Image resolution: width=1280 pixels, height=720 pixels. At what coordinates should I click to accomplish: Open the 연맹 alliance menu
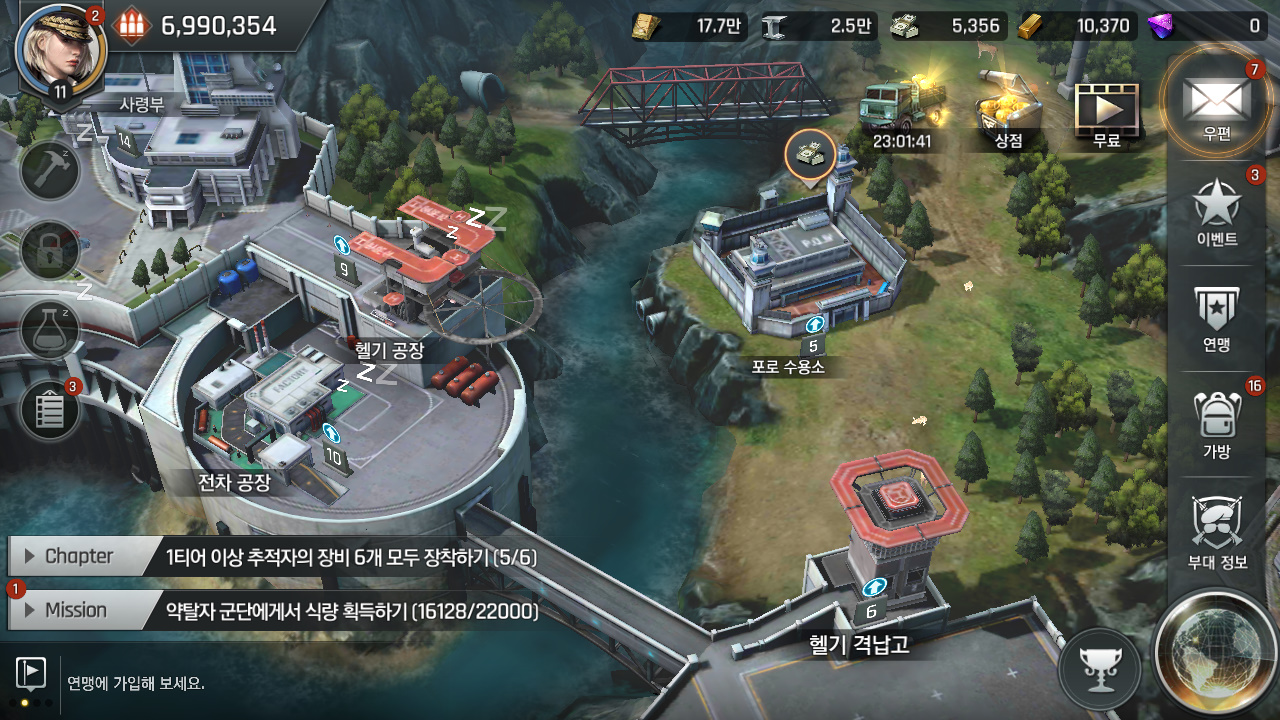[x=1217, y=318]
